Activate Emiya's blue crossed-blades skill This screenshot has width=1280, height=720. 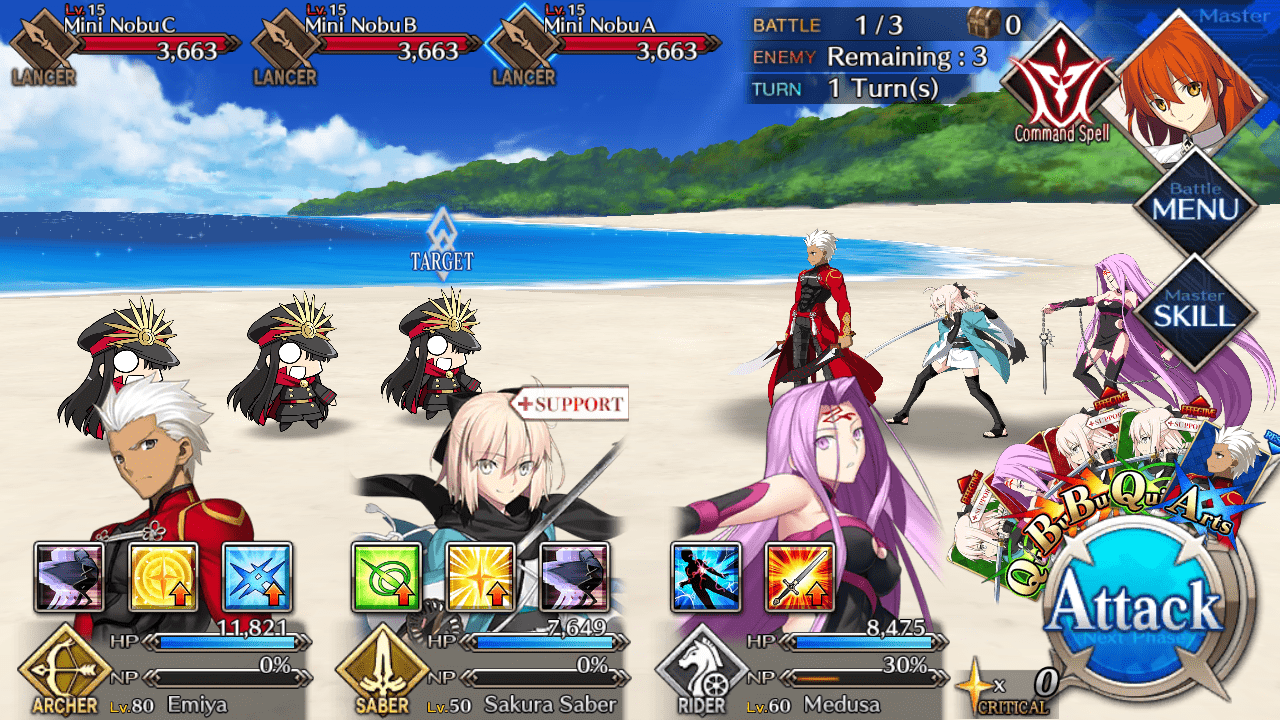click(257, 577)
